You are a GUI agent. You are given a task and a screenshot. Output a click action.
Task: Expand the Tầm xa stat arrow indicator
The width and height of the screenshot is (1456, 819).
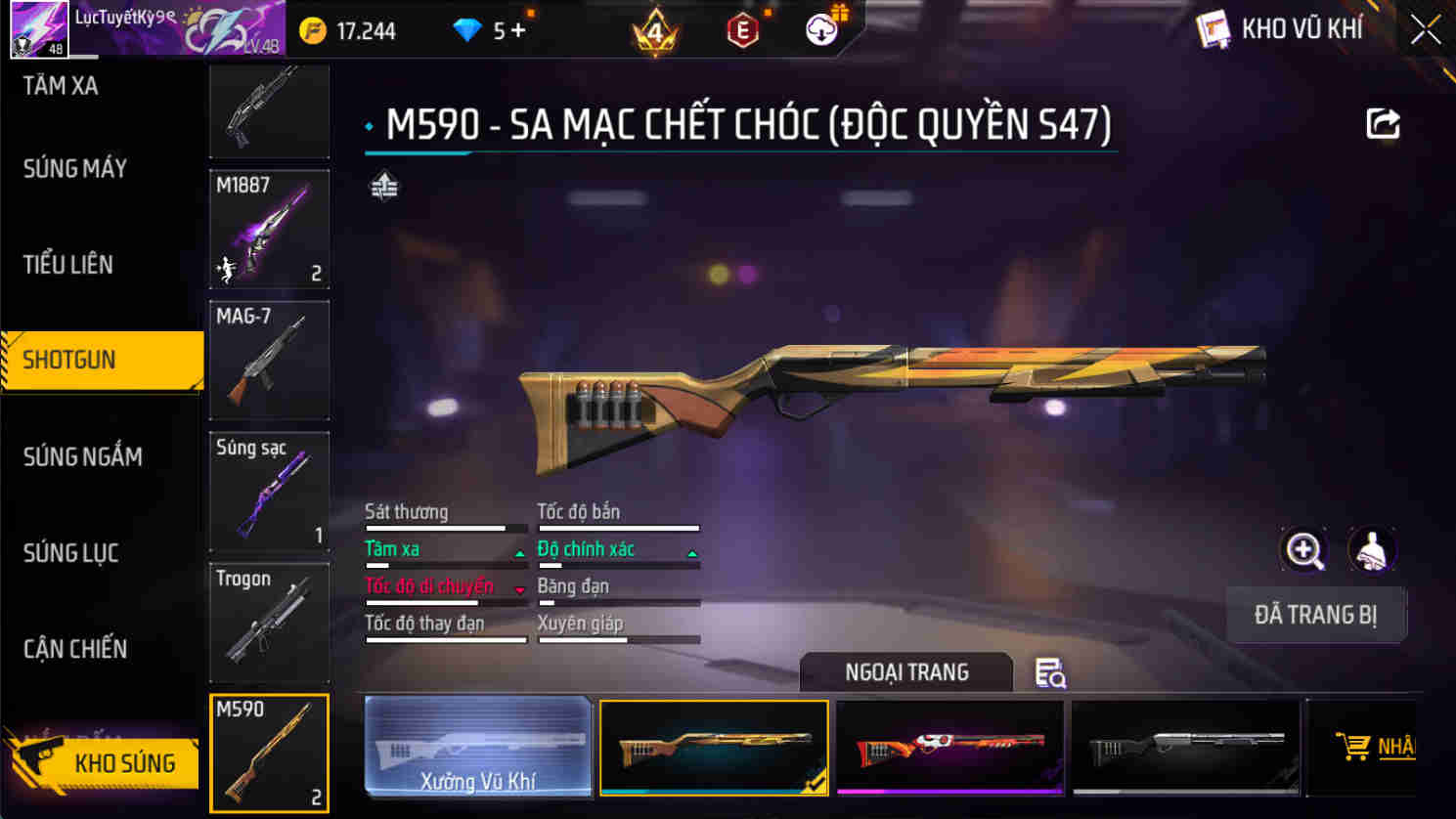pos(518,550)
